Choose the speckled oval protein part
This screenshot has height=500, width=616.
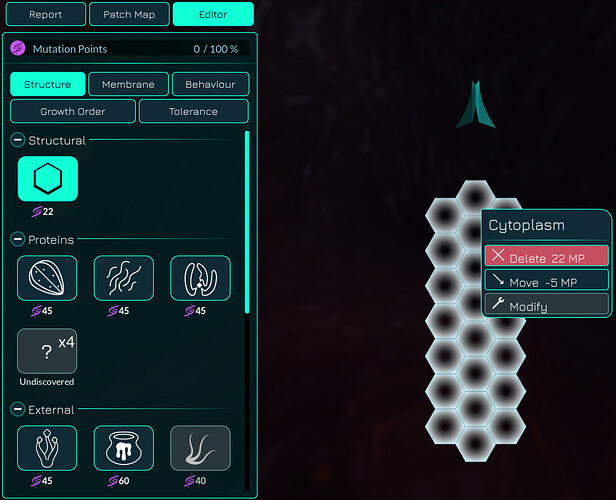coord(47,278)
